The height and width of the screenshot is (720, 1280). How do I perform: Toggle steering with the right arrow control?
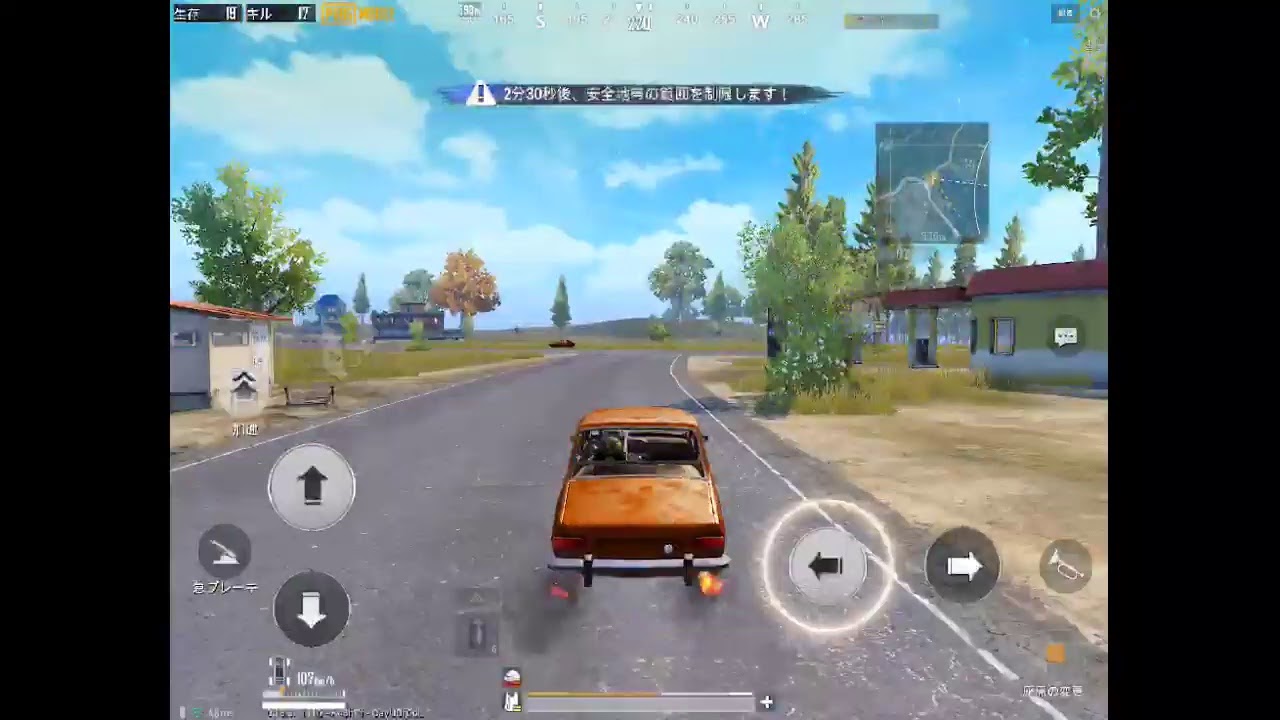(962, 567)
